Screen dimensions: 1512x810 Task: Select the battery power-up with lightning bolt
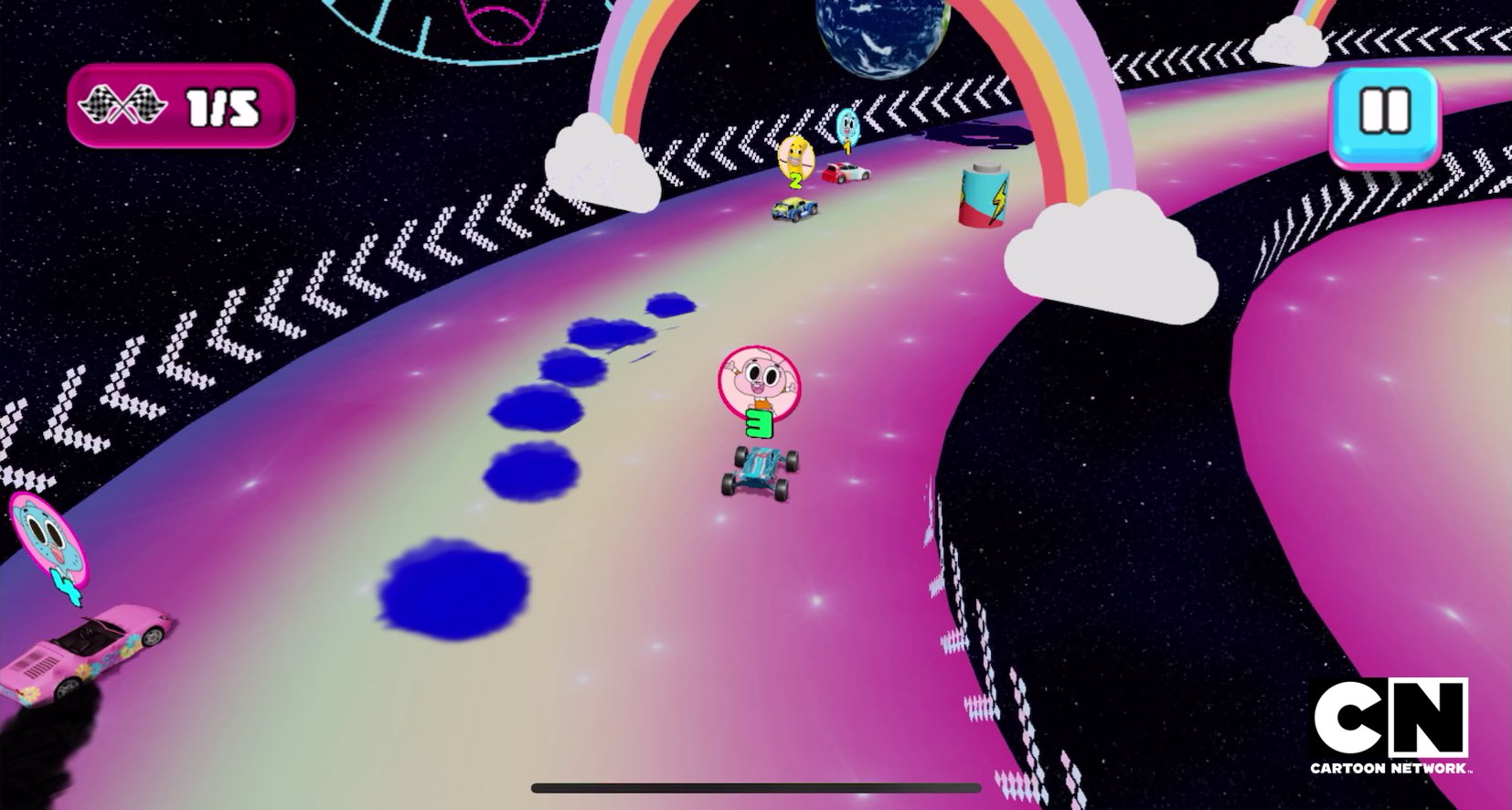985,193
